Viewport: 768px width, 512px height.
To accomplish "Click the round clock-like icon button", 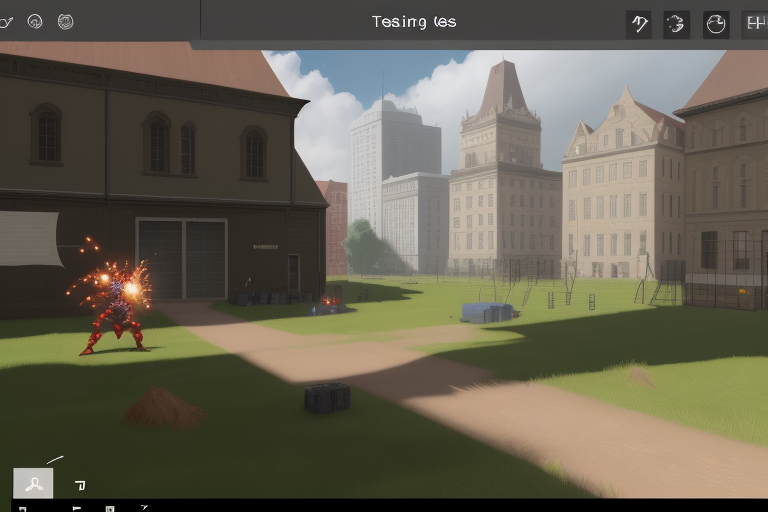I will [715, 24].
